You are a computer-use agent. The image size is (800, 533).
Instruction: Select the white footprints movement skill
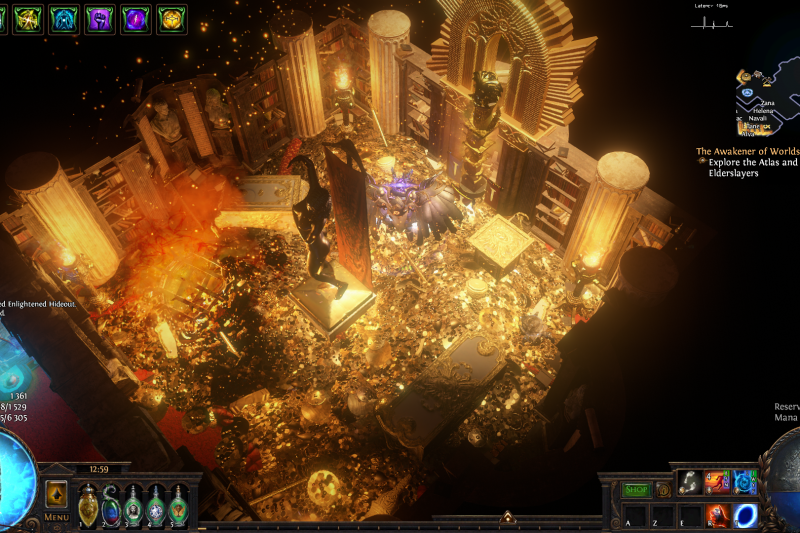[x=690, y=482]
